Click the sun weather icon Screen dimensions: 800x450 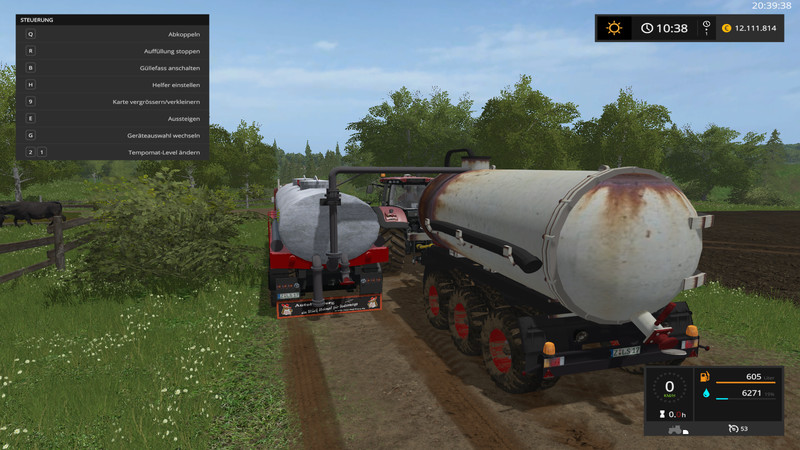pos(614,28)
